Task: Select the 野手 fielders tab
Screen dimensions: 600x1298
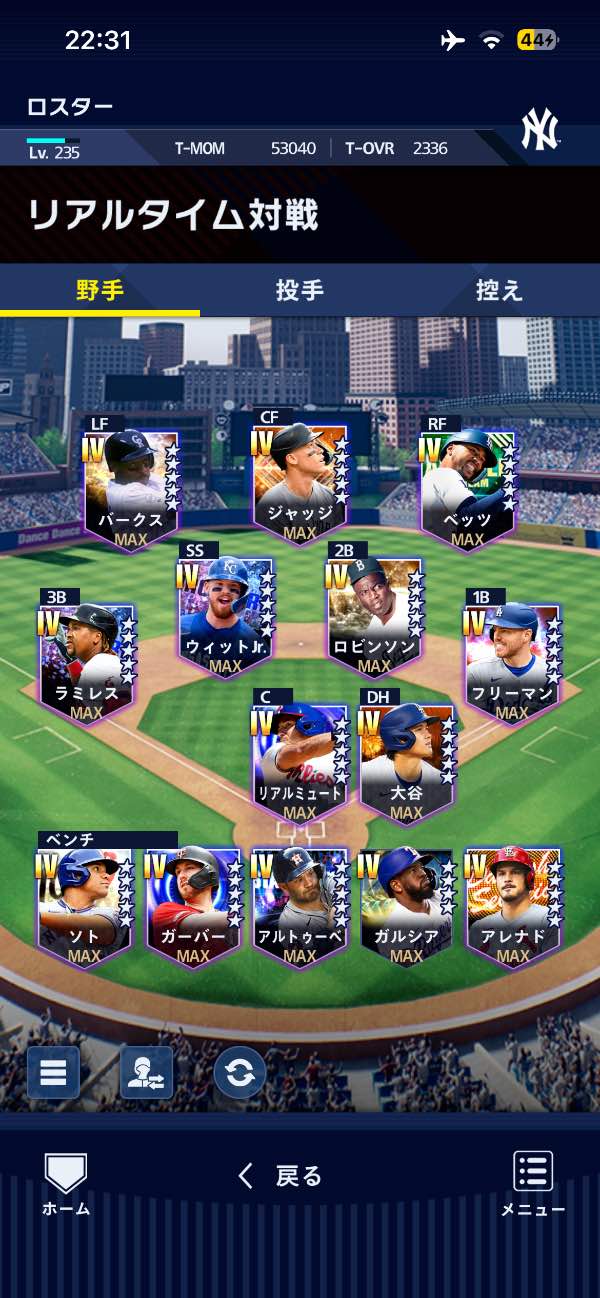Action: click(100, 290)
